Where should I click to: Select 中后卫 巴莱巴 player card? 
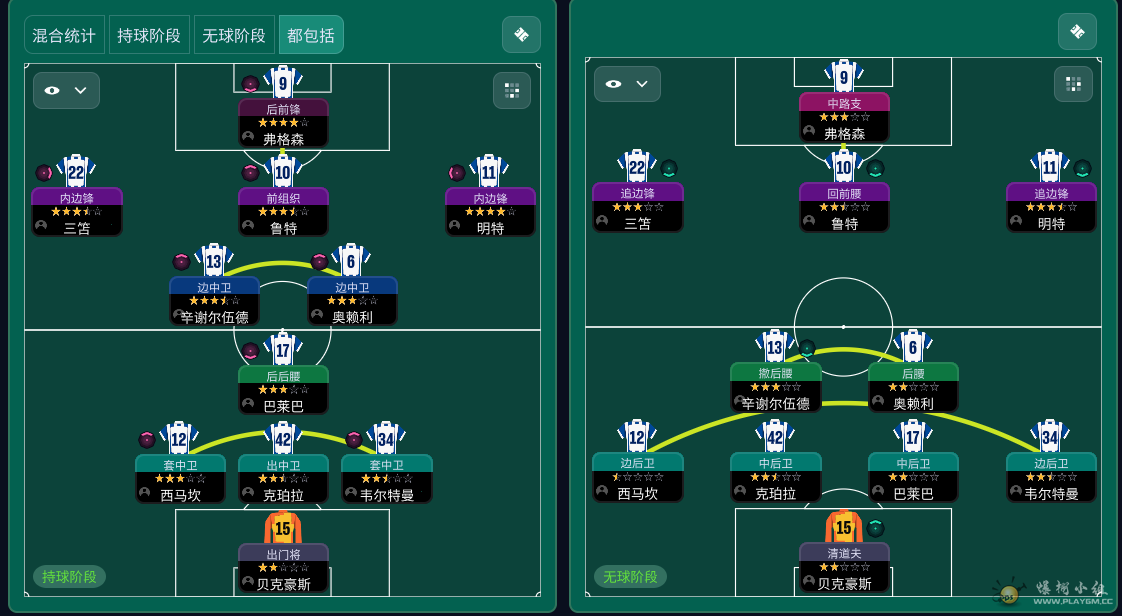click(913, 477)
